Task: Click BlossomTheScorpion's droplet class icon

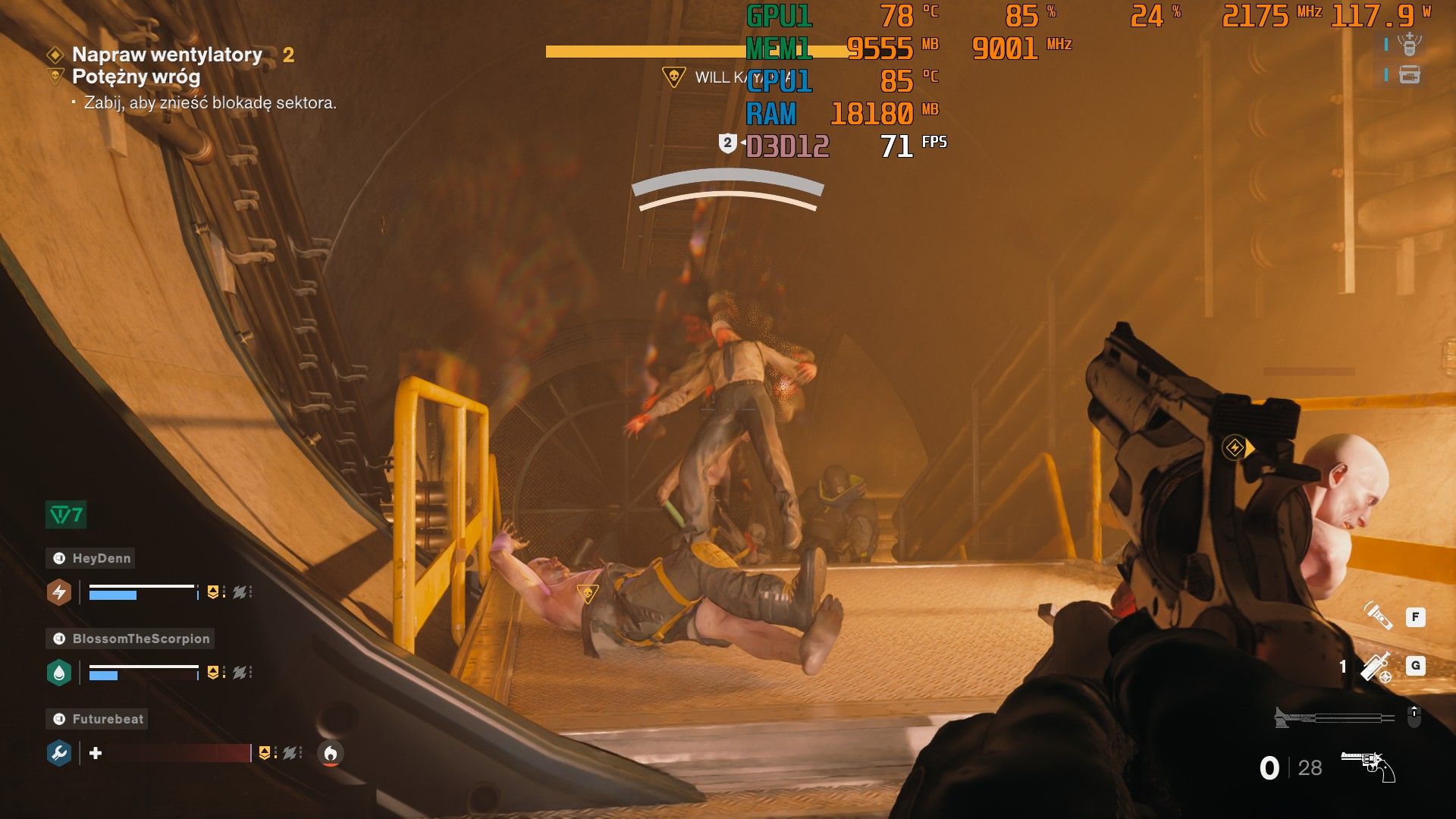Action: coord(59,673)
